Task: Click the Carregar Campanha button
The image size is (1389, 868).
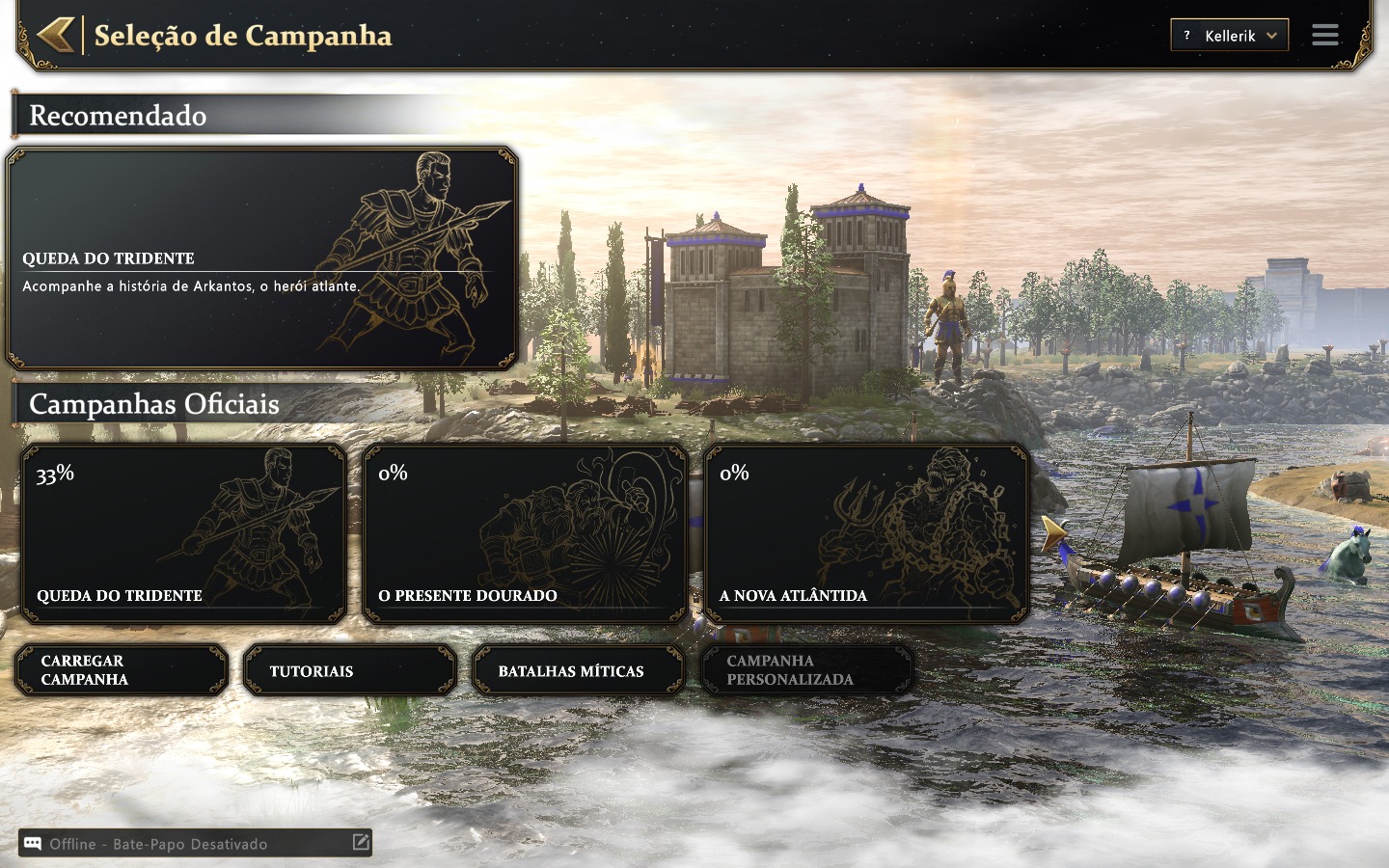Action: 122,670
